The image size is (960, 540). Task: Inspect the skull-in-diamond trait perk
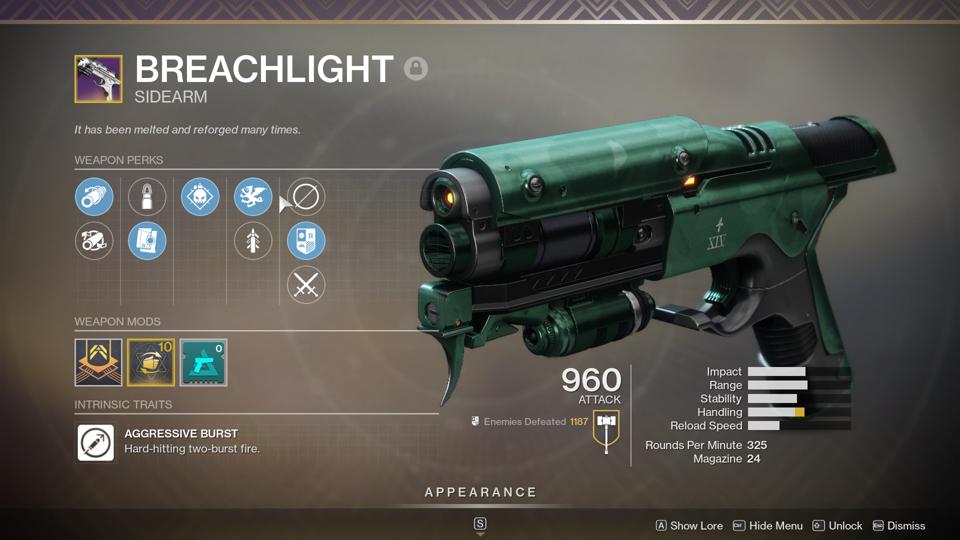click(x=200, y=197)
